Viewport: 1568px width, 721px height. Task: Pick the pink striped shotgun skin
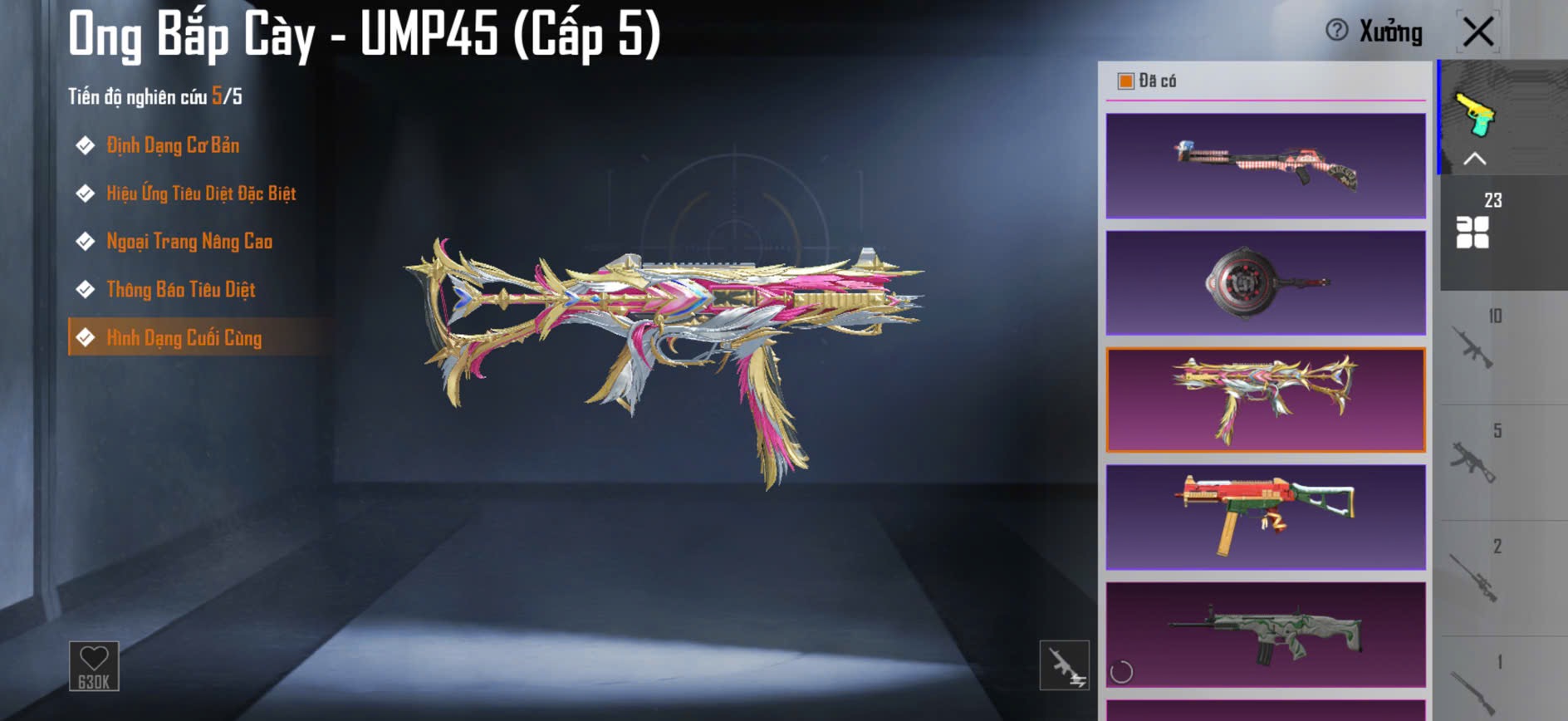(x=1266, y=166)
